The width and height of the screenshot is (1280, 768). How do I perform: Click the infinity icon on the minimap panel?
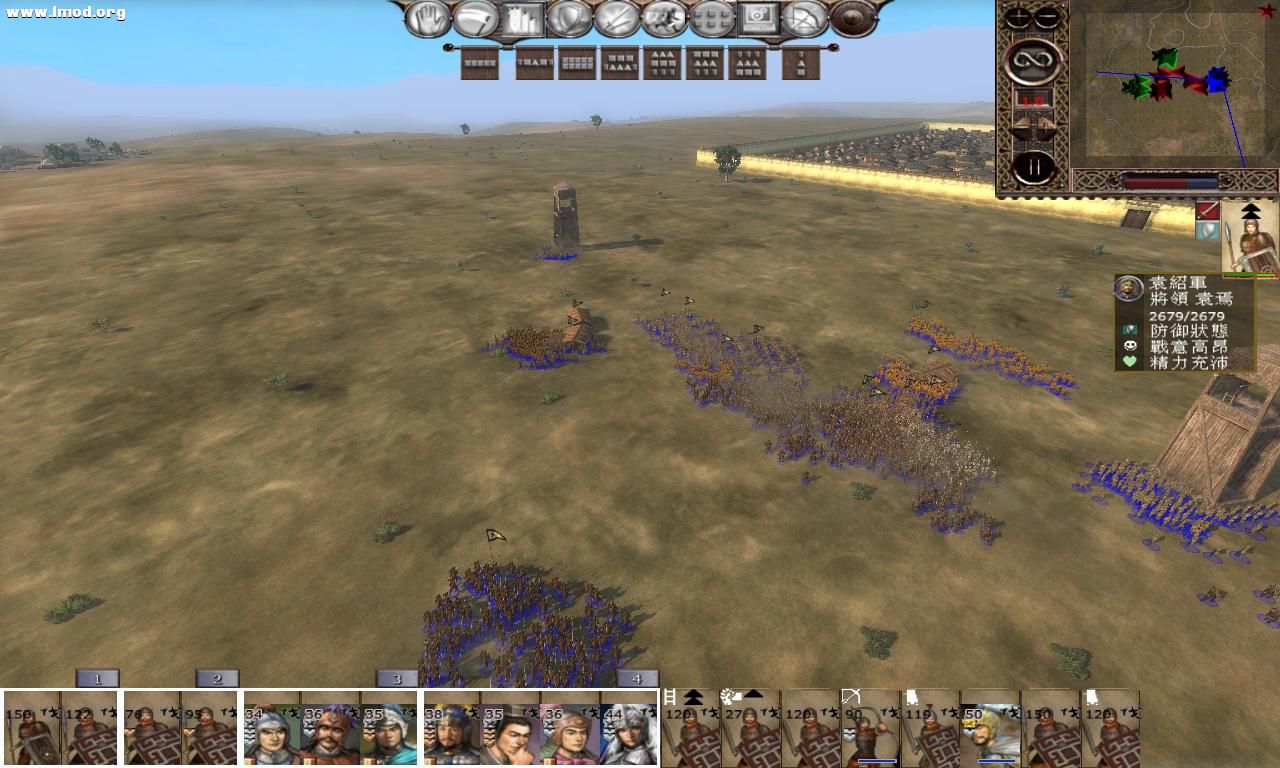pyautogui.click(x=1032, y=60)
